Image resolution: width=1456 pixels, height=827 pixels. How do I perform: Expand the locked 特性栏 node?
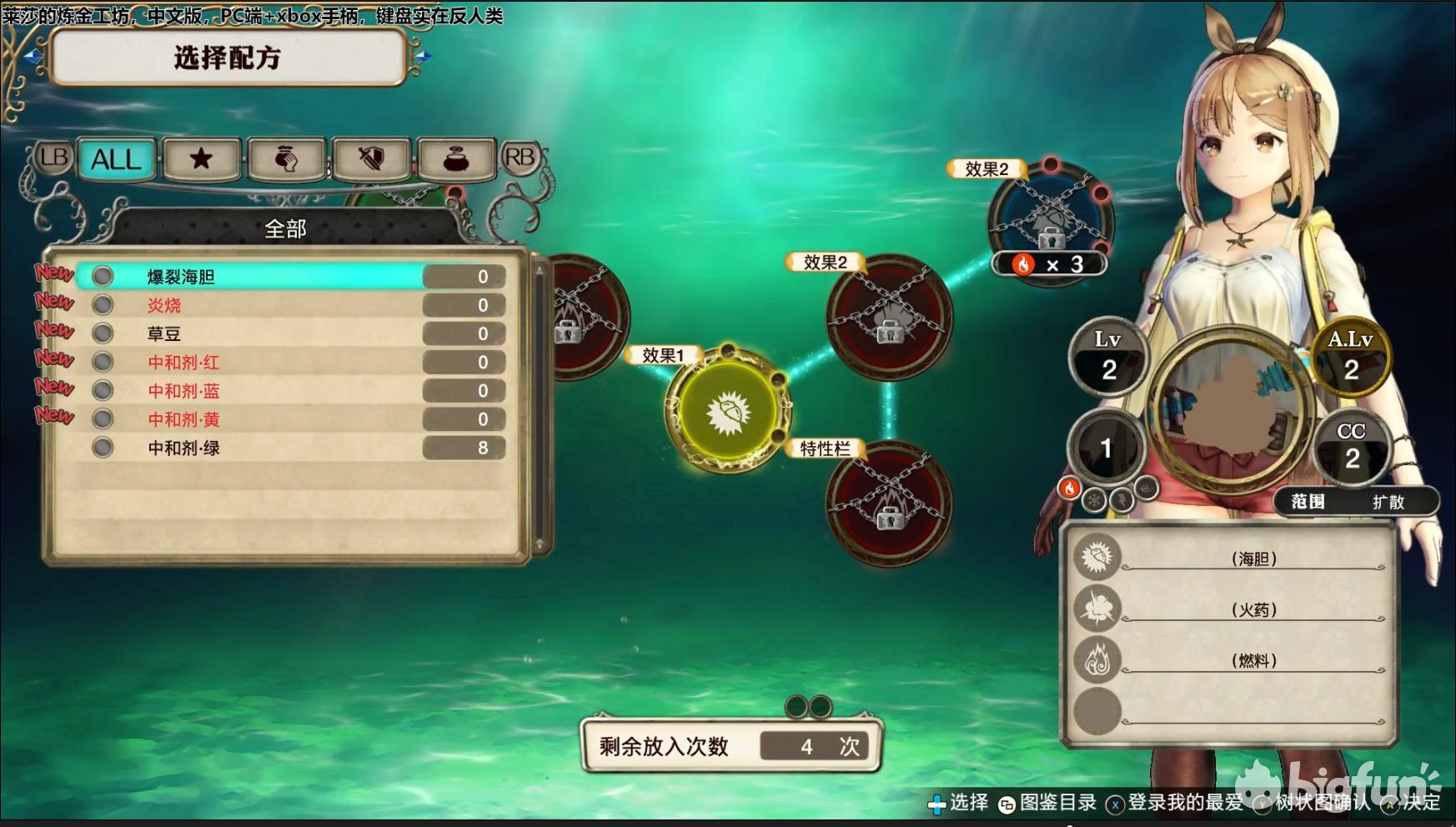click(x=890, y=511)
